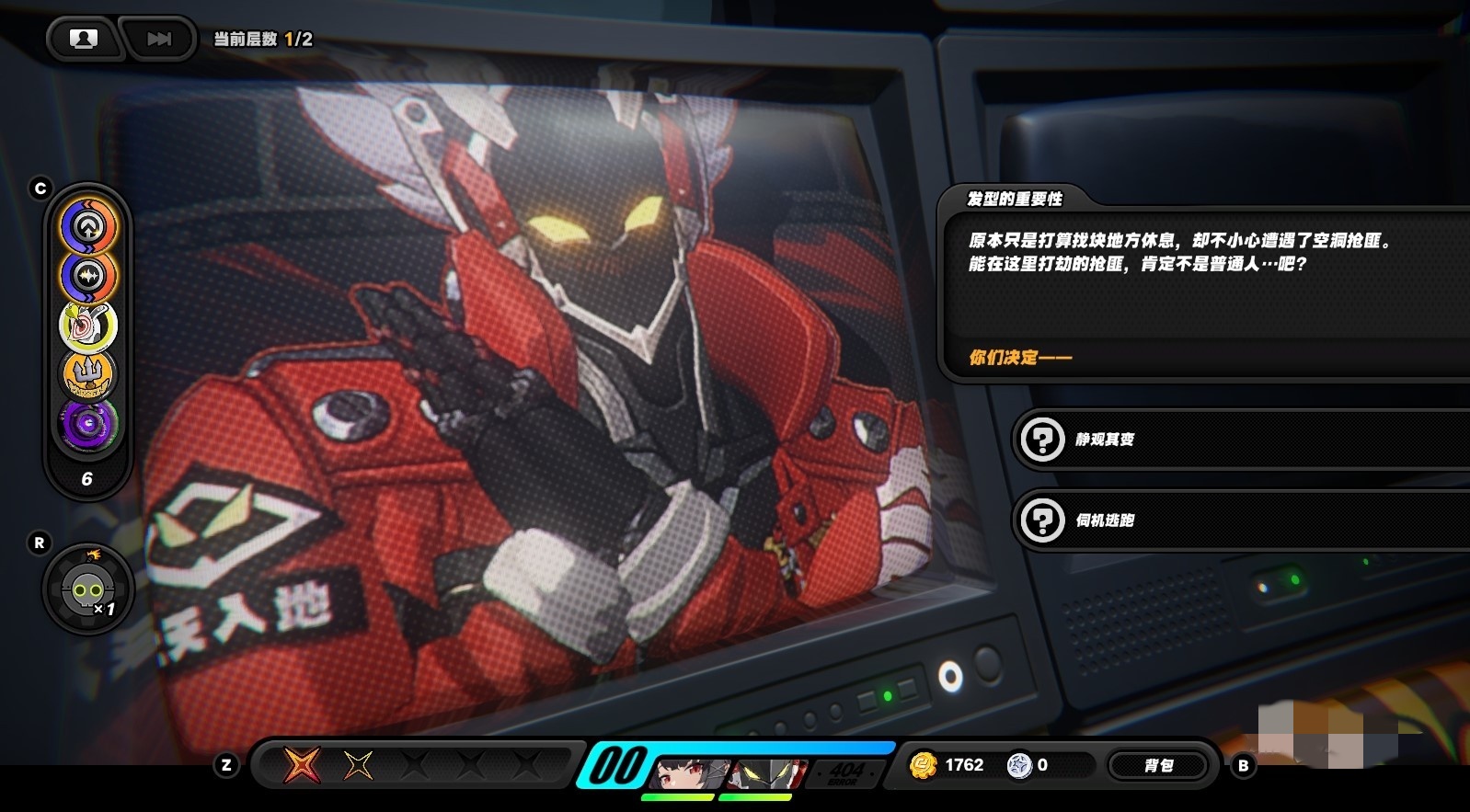Image resolution: width=1470 pixels, height=812 pixels.
Task: Select the skull bomb item icon
Action: coord(87,589)
